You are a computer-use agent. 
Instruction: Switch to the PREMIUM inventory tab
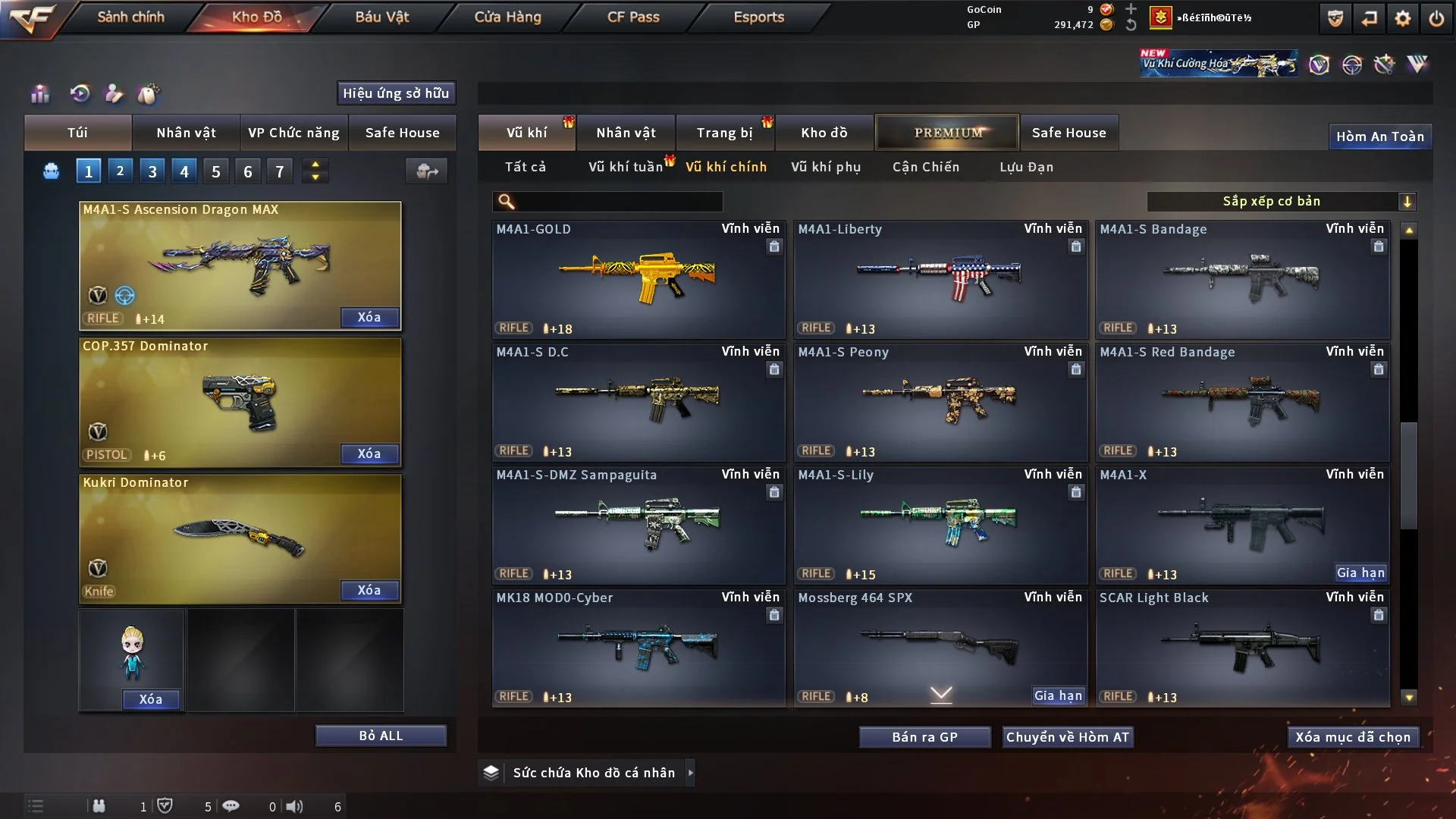[x=947, y=133]
